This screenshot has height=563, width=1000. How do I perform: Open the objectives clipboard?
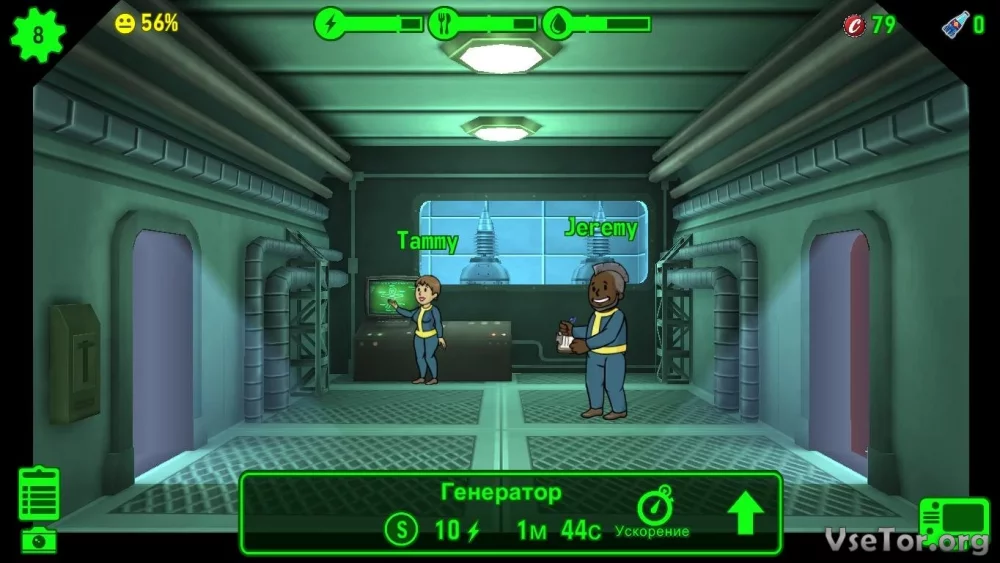click(39, 494)
